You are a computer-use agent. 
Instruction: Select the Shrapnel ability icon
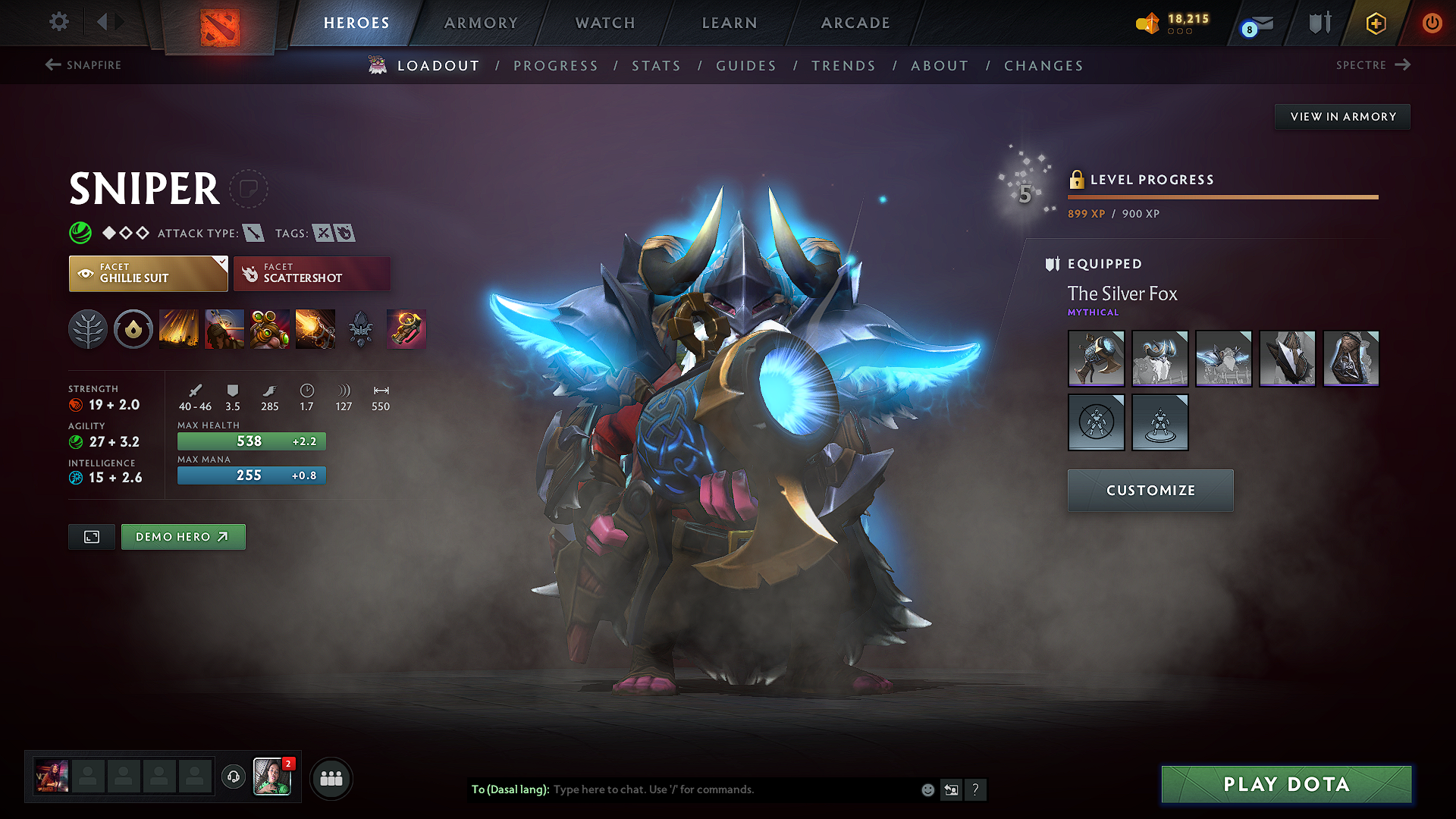[x=178, y=328]
